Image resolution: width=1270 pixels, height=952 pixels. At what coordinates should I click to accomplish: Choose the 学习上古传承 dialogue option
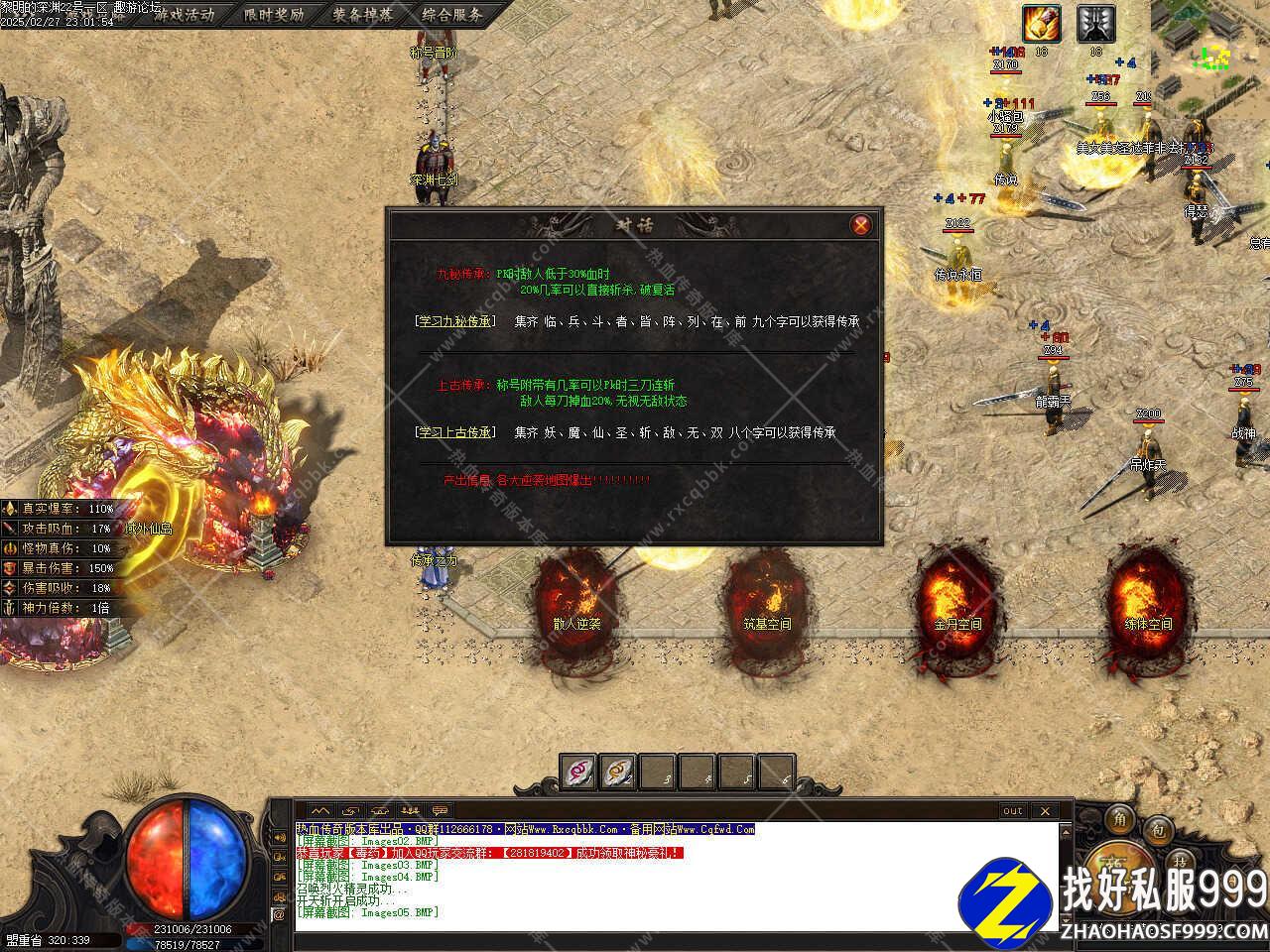[454, 432]
